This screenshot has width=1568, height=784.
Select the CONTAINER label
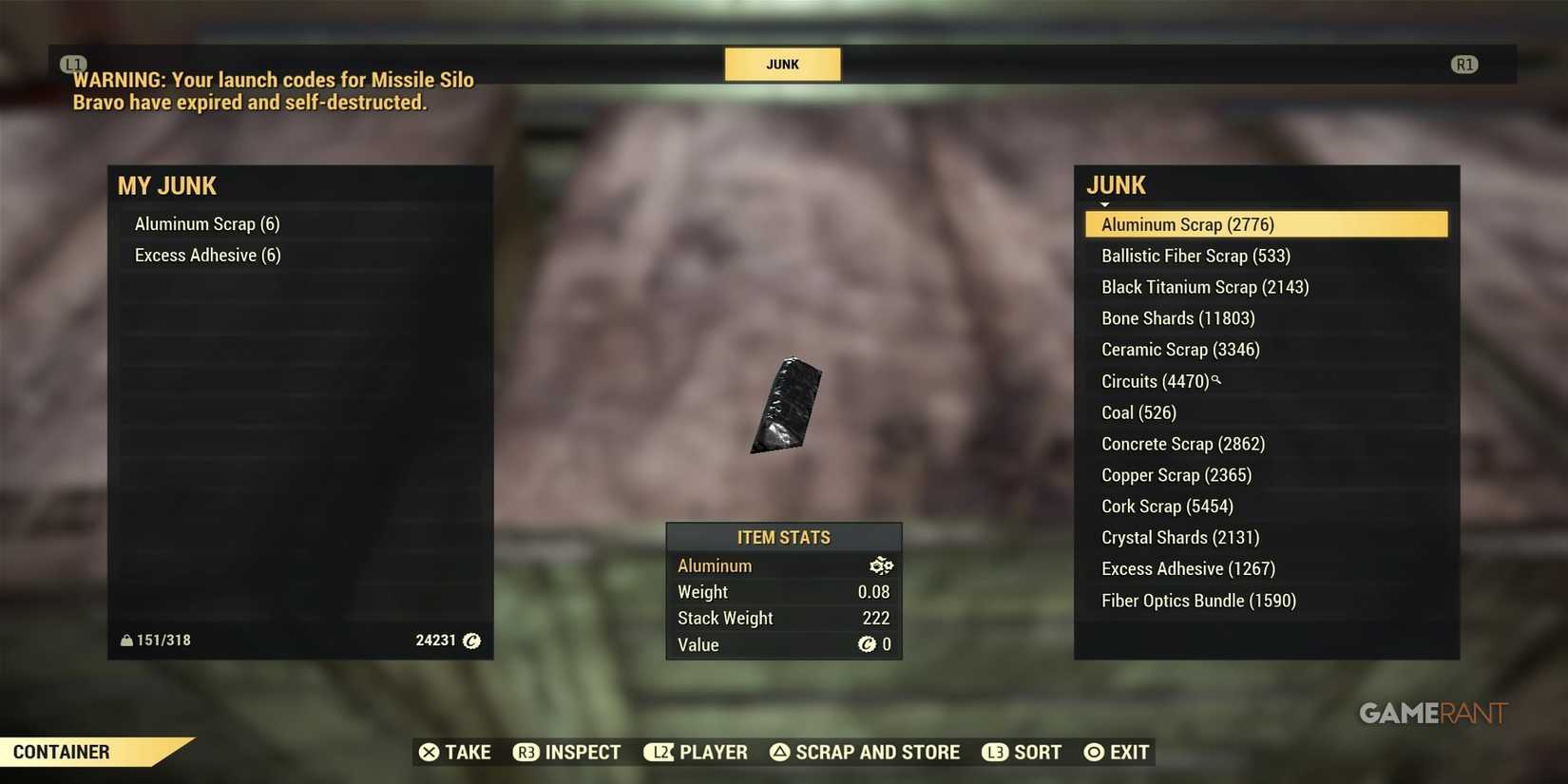61,751
